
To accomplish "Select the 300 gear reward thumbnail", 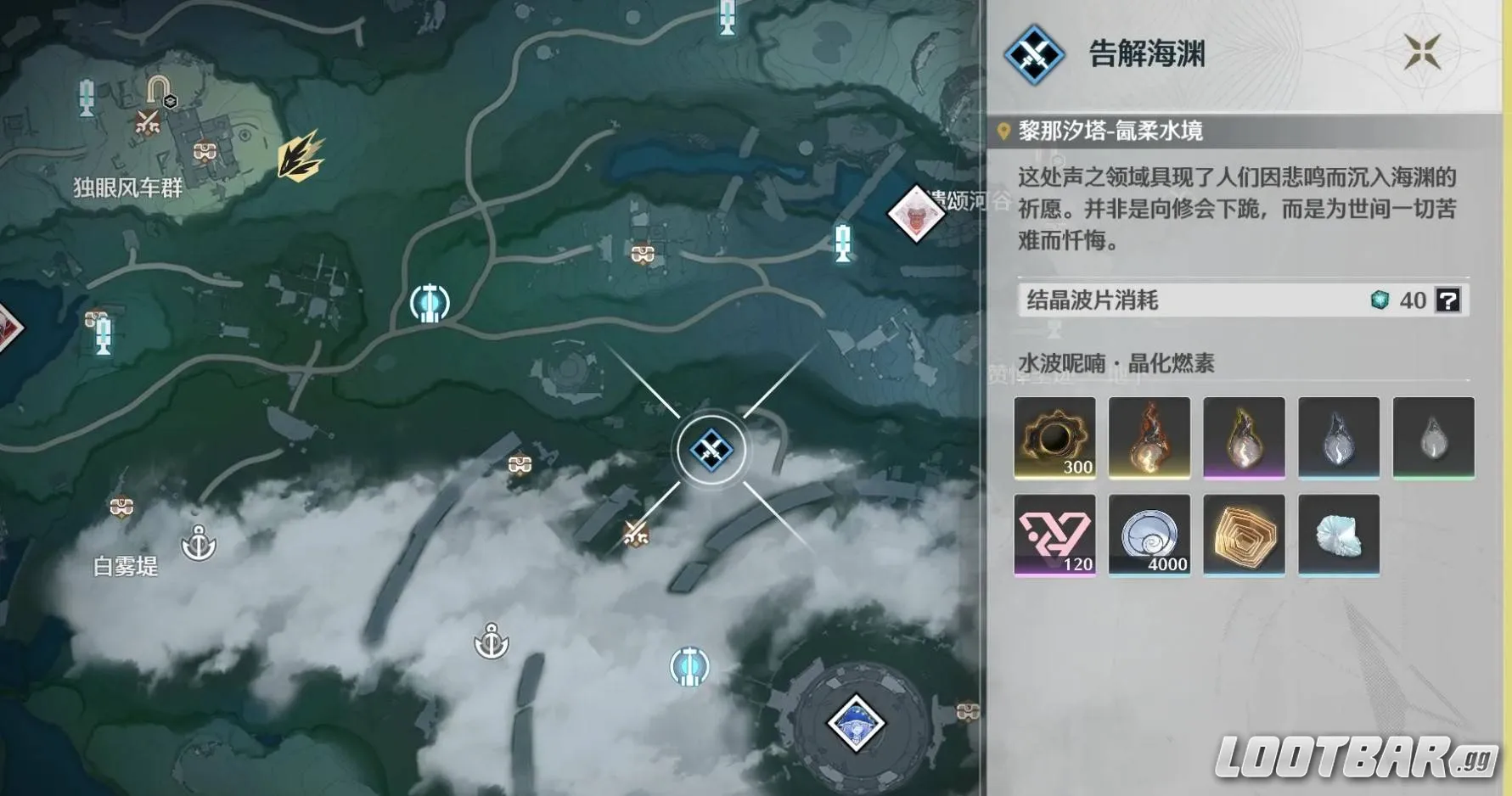I will pos(1055,437).
